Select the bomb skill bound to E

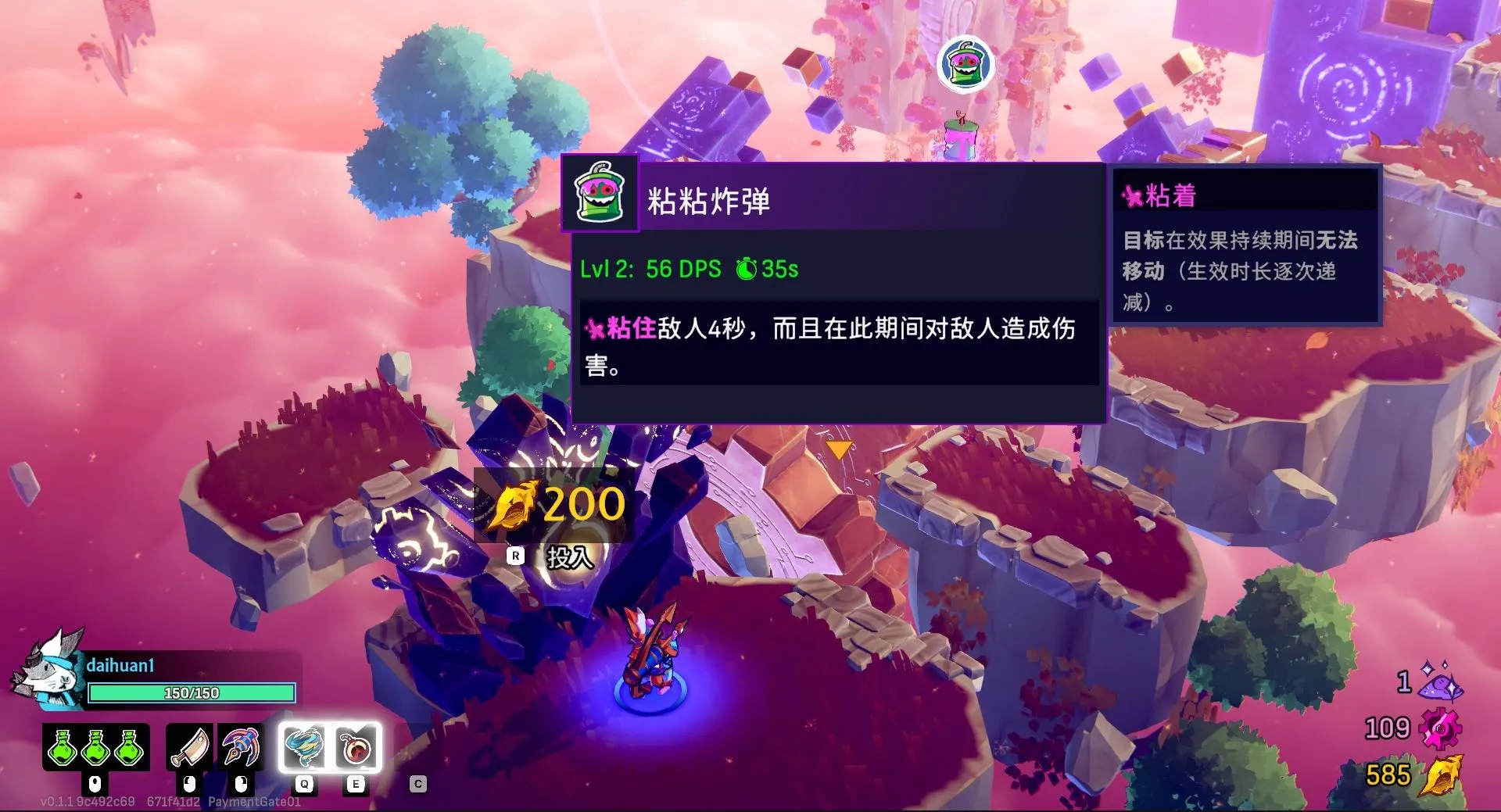(356, 748)
